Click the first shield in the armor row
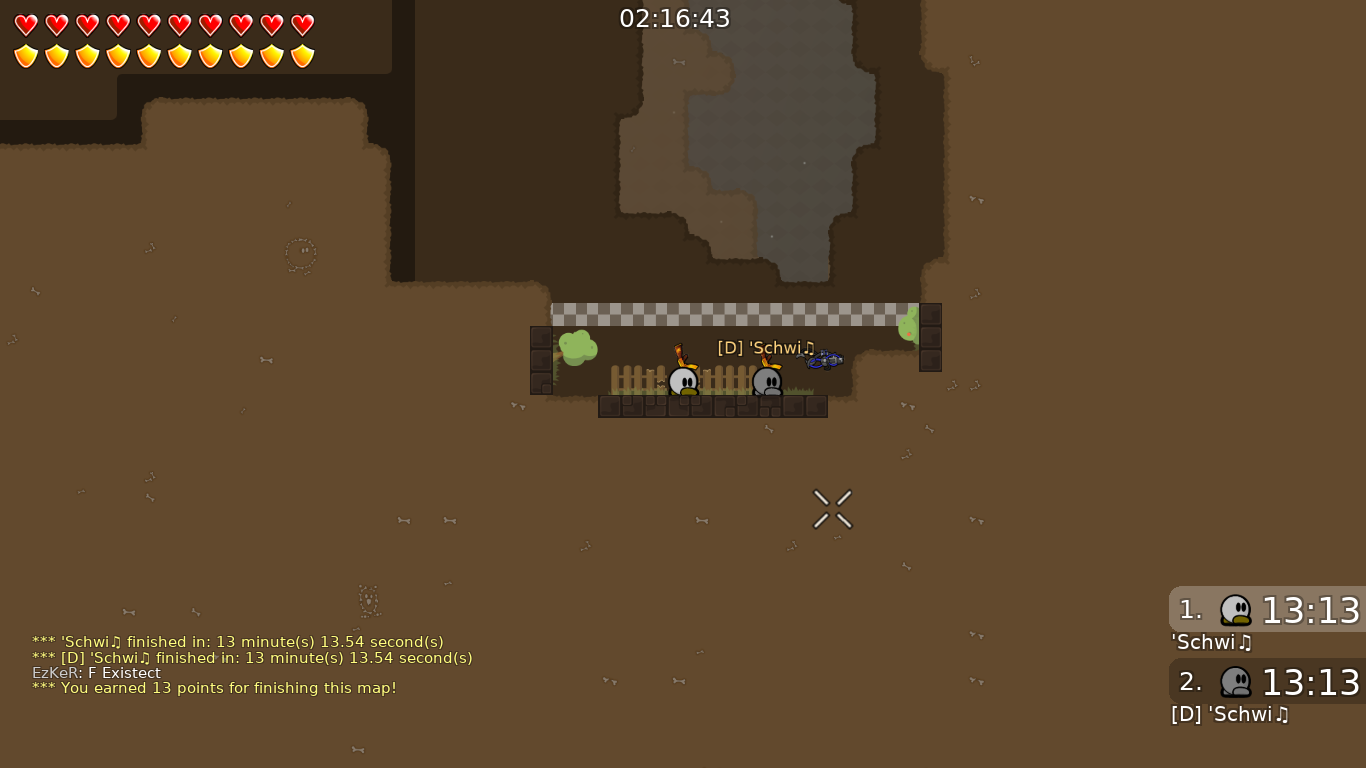Image resolution: width=1366 pixels, height=768 pixels. coord(25,56)
